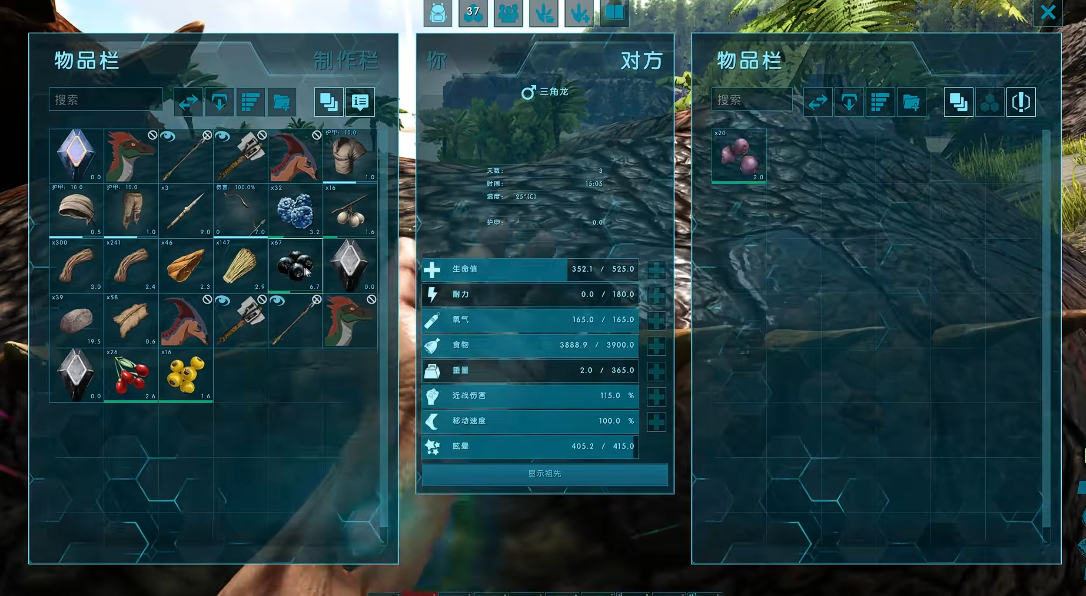This screenshot has height=596, width=1086.
Task: Choose the red berries stack x26
Action: (x=132, y=373)
